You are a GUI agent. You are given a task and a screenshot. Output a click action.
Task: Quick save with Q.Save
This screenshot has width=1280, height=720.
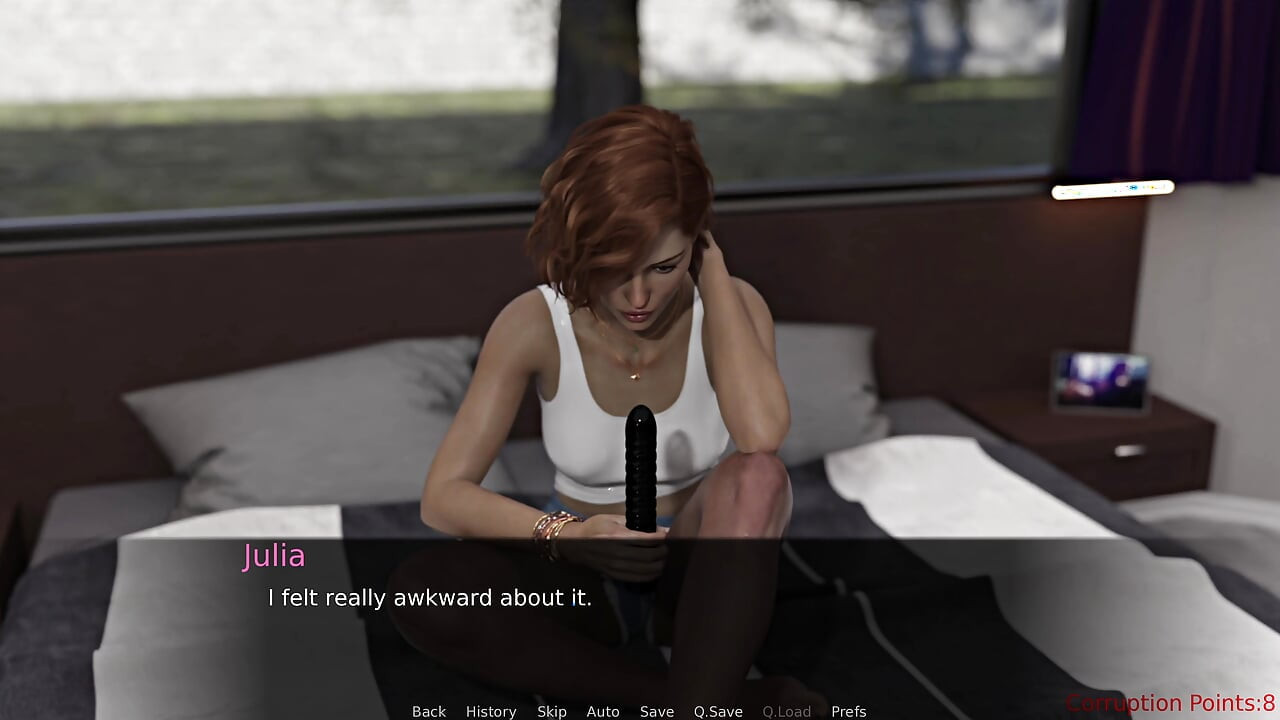[x=718, y=711]
